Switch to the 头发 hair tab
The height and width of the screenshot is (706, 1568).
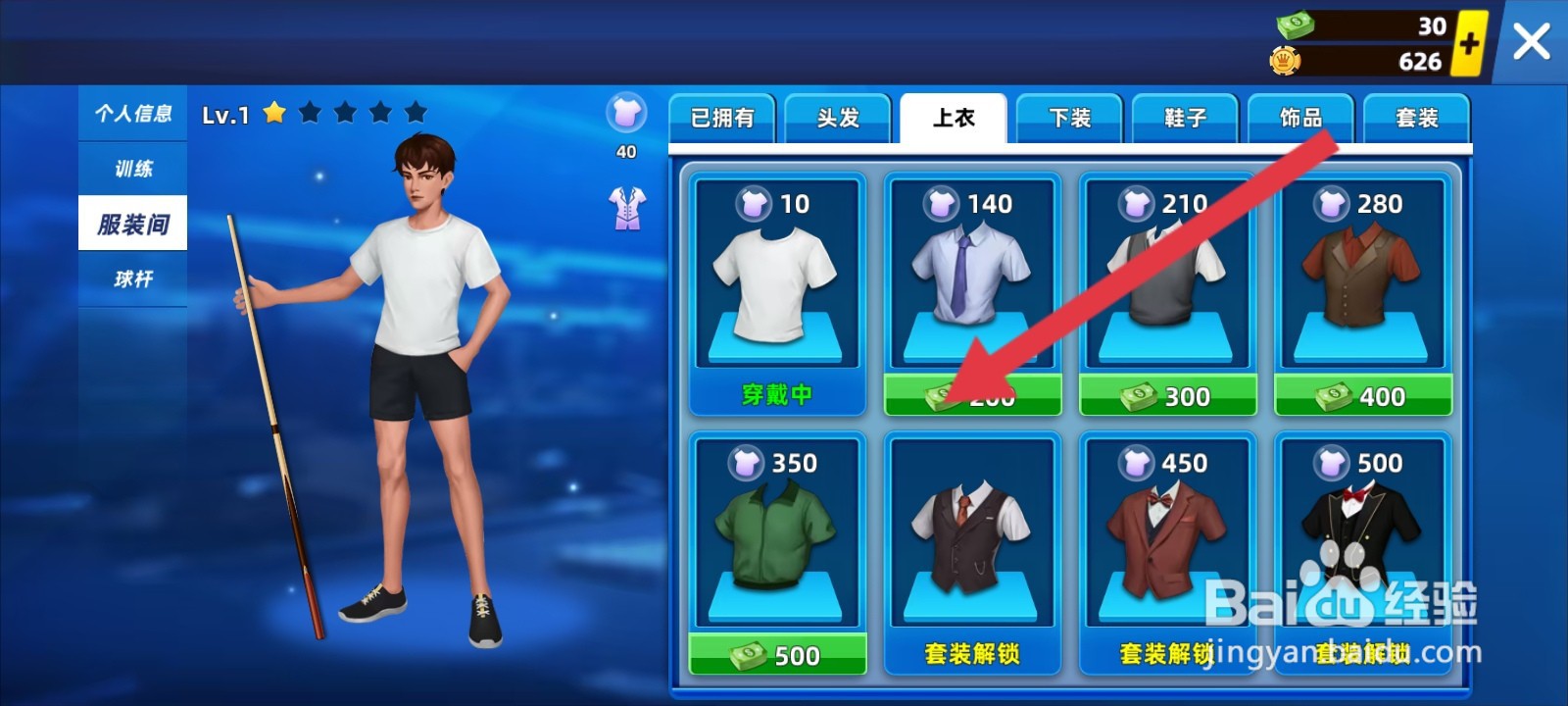(x=837, y=118)
